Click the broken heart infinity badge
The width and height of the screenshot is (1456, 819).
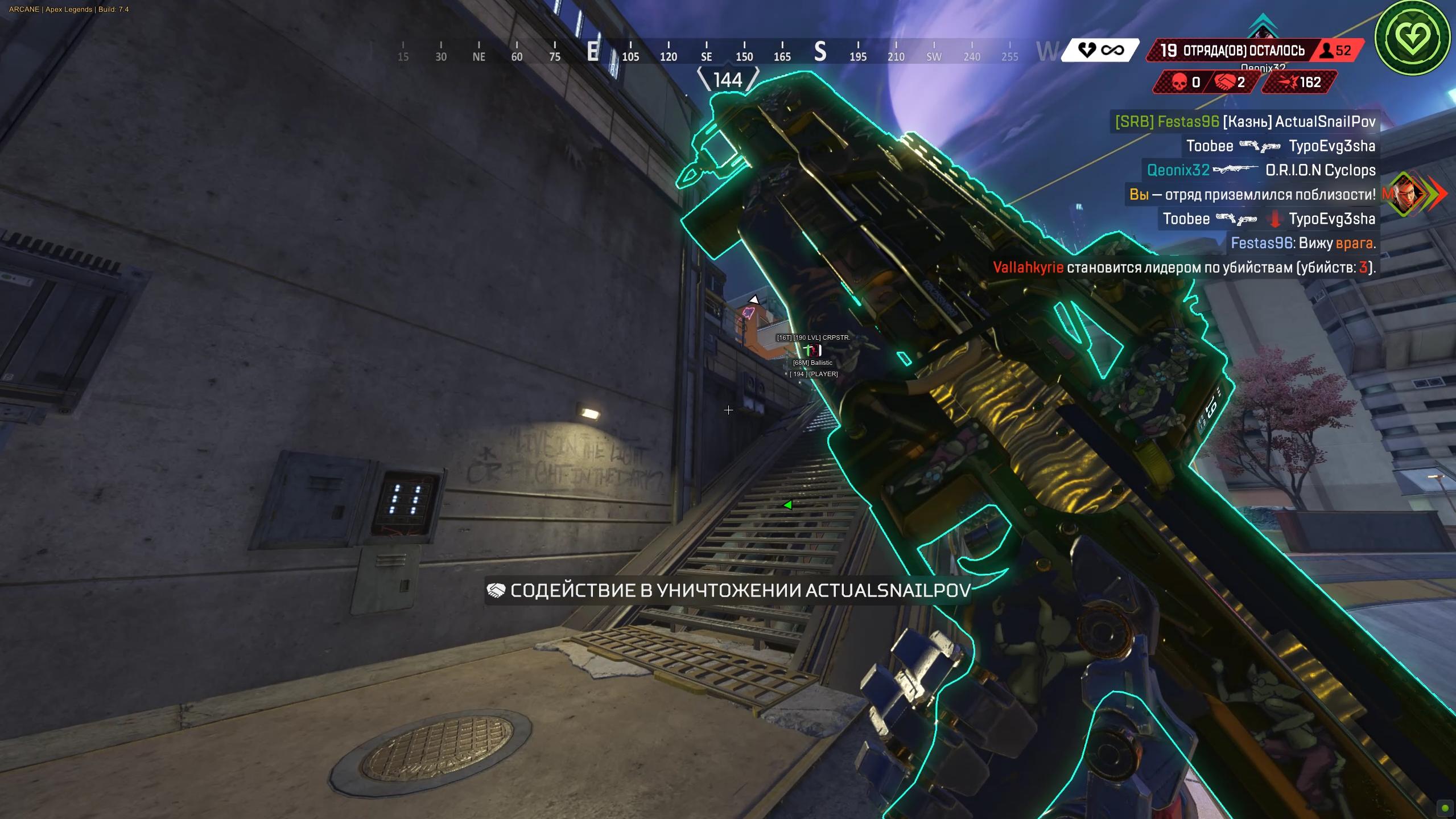tap(1100, 51)
